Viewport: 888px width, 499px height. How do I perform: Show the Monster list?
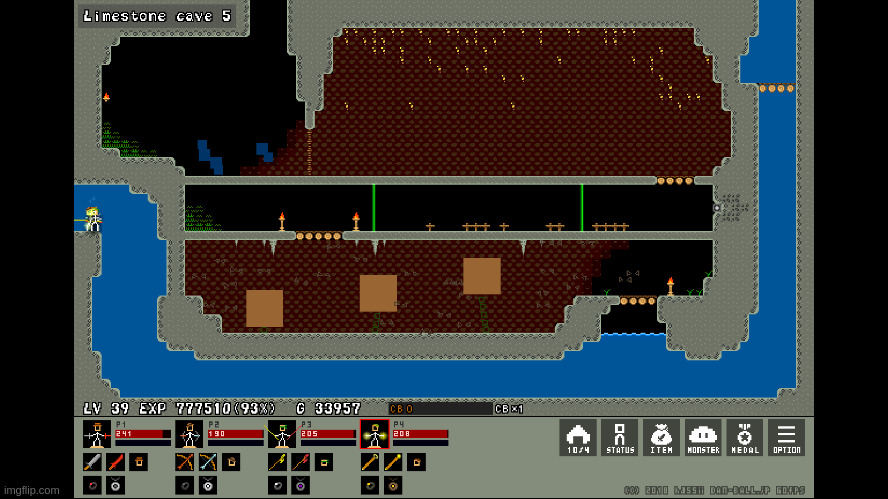point(703,437)
